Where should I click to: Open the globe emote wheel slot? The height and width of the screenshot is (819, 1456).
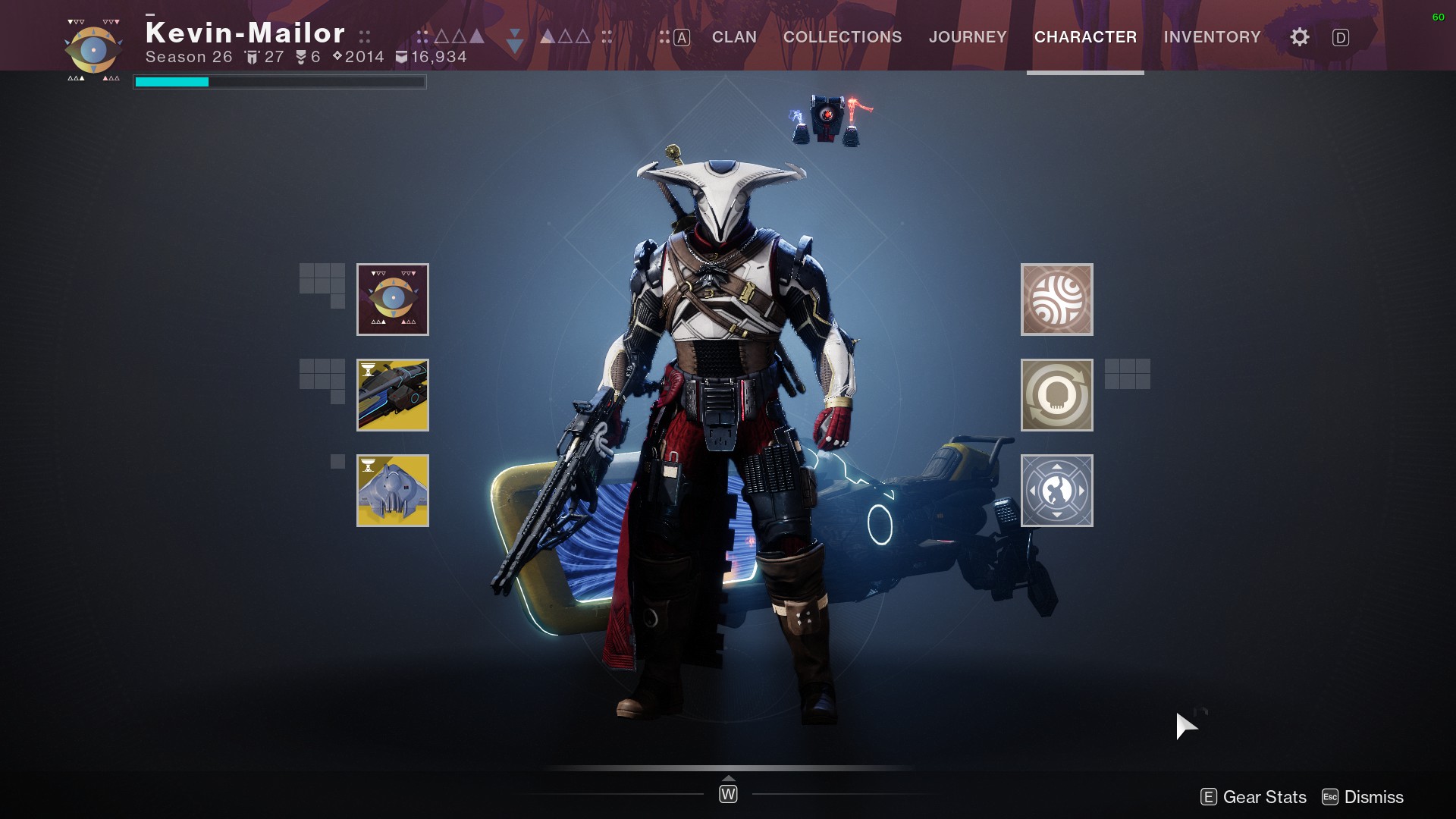coord(1056,491)
